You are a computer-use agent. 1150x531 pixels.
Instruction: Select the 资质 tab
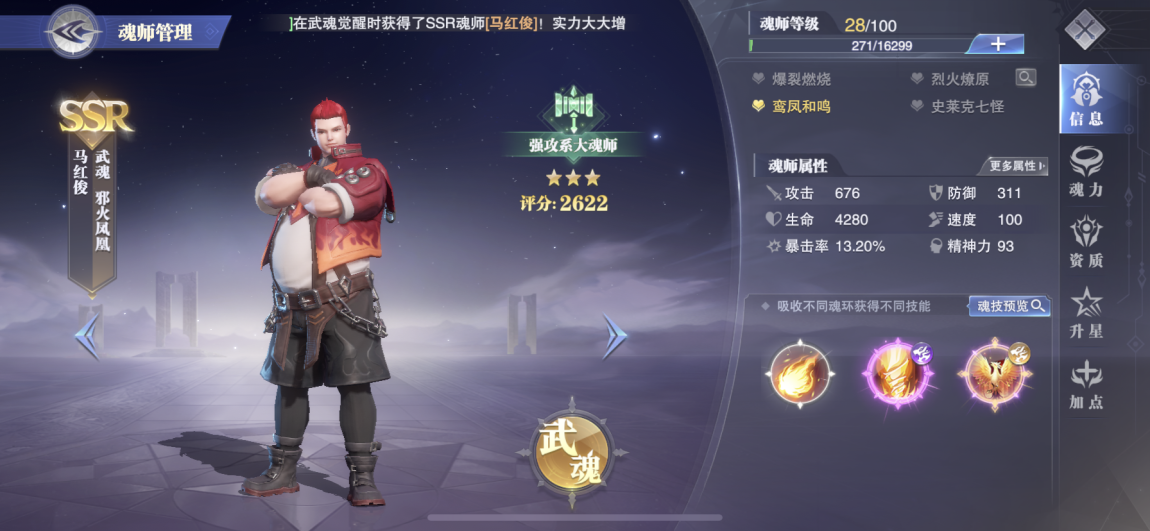coord(1085,242)
